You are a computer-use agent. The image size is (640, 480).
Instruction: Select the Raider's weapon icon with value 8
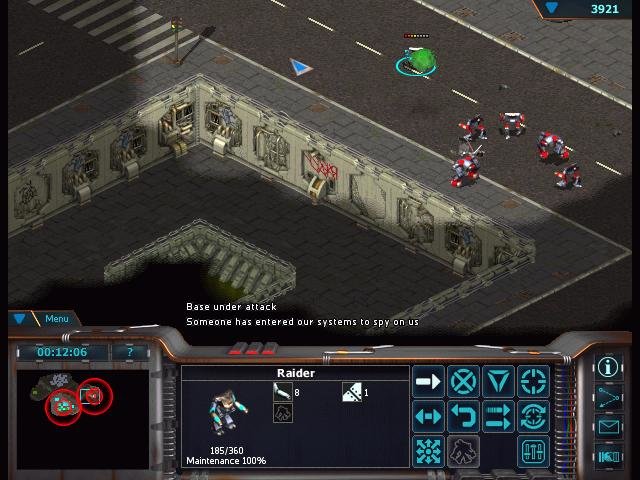click(x=282, y=392)
